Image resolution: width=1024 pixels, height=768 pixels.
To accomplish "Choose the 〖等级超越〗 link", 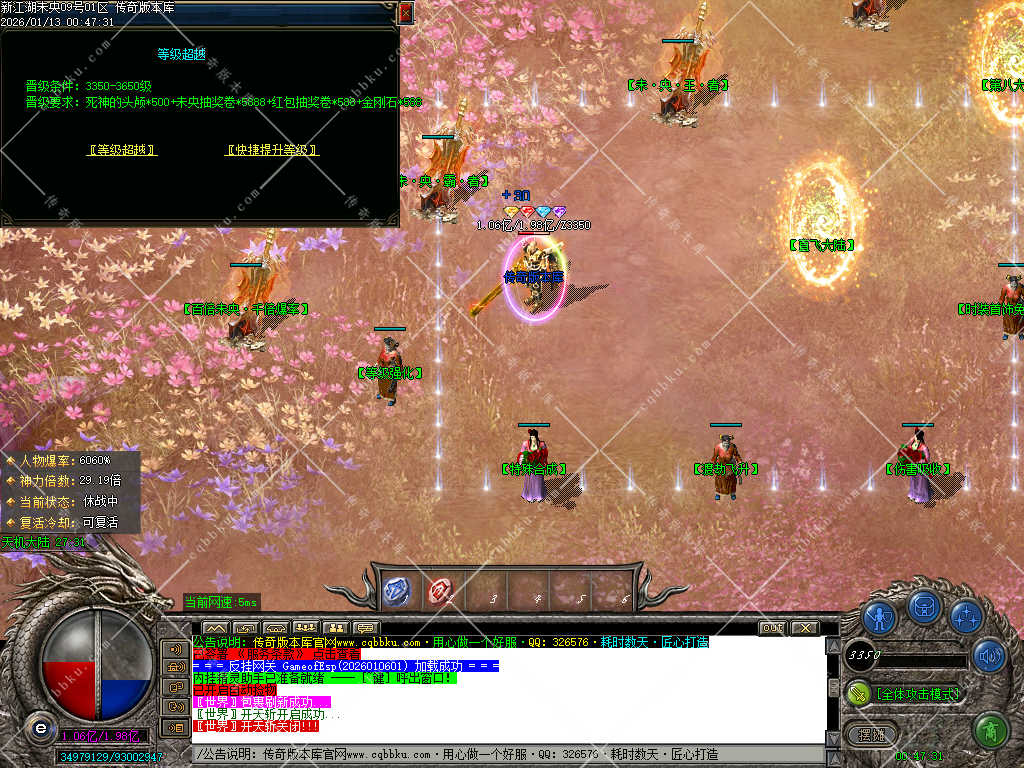I will pyautogui.click(x=122, y=150).
